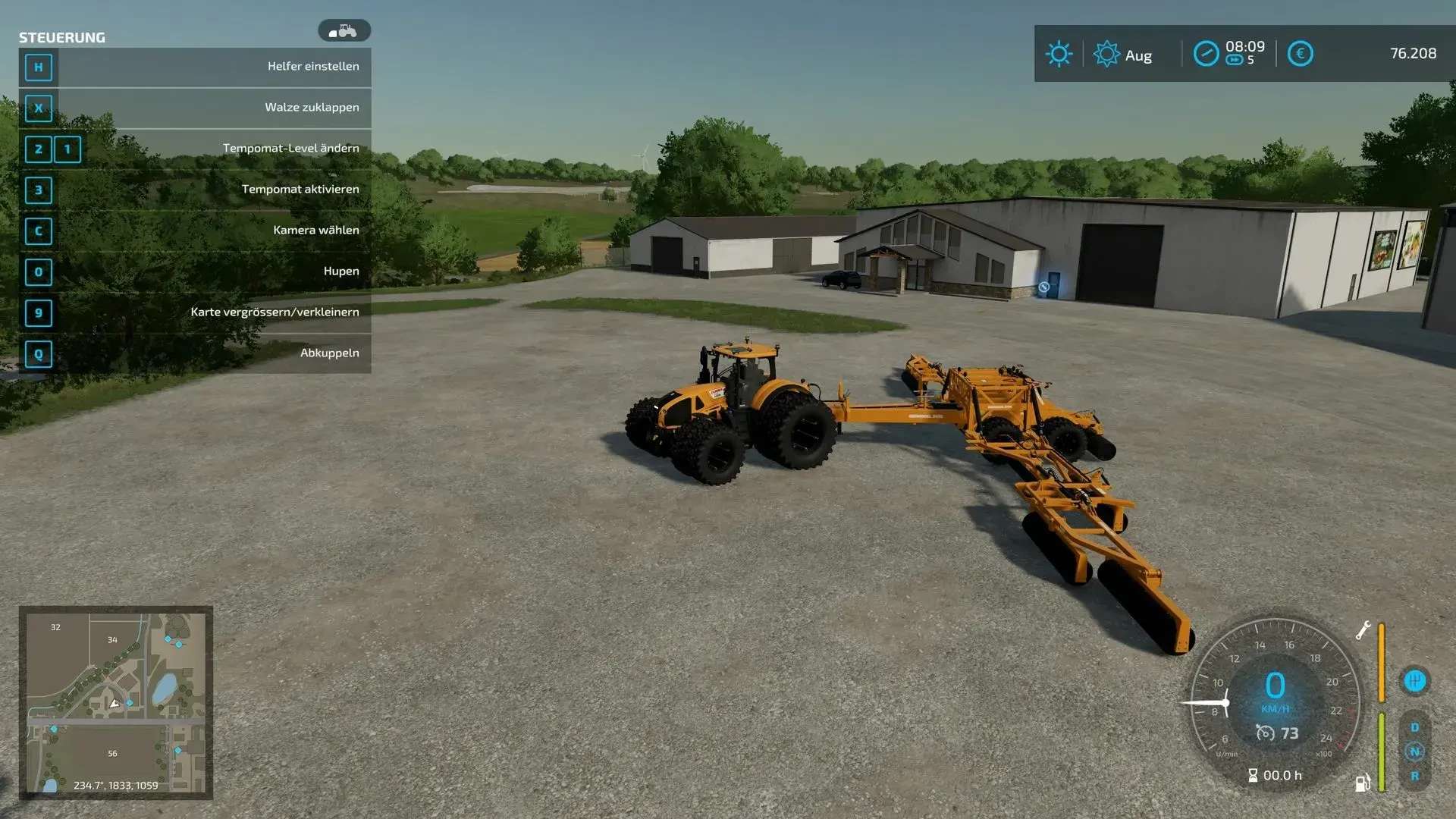Click the sunny weather icon
The height and width of the screenshot is (819, 1456).
coord(1059,54)
